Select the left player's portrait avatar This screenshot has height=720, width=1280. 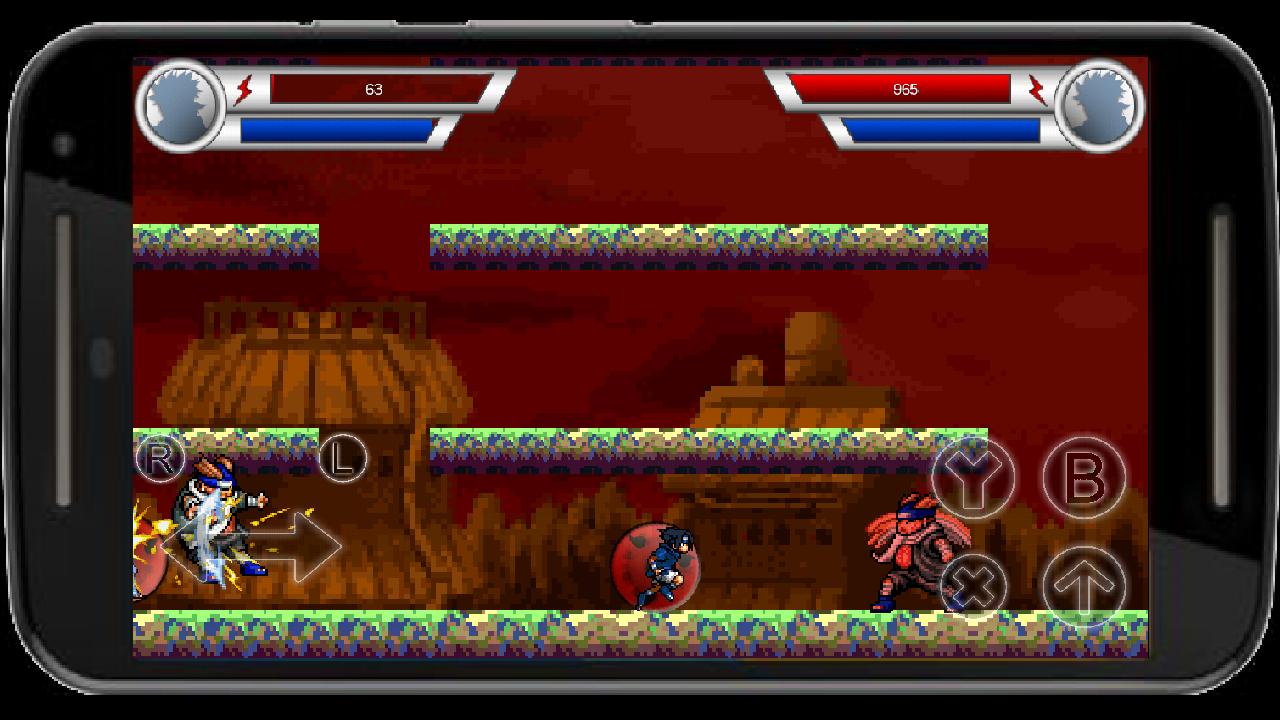(180, 105)
